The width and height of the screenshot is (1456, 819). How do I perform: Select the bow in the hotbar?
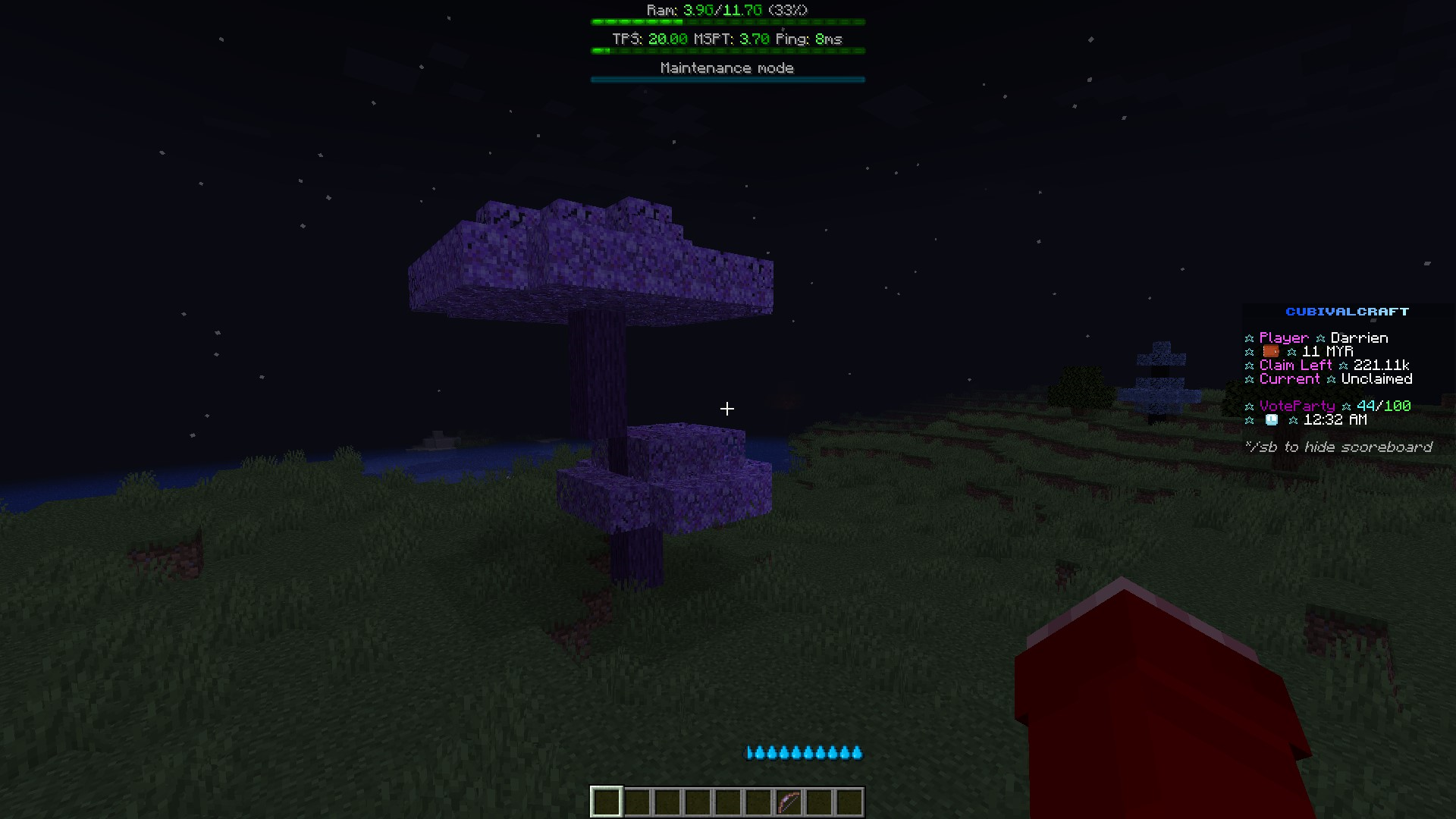pyautogui.click(x=787, y=801)
